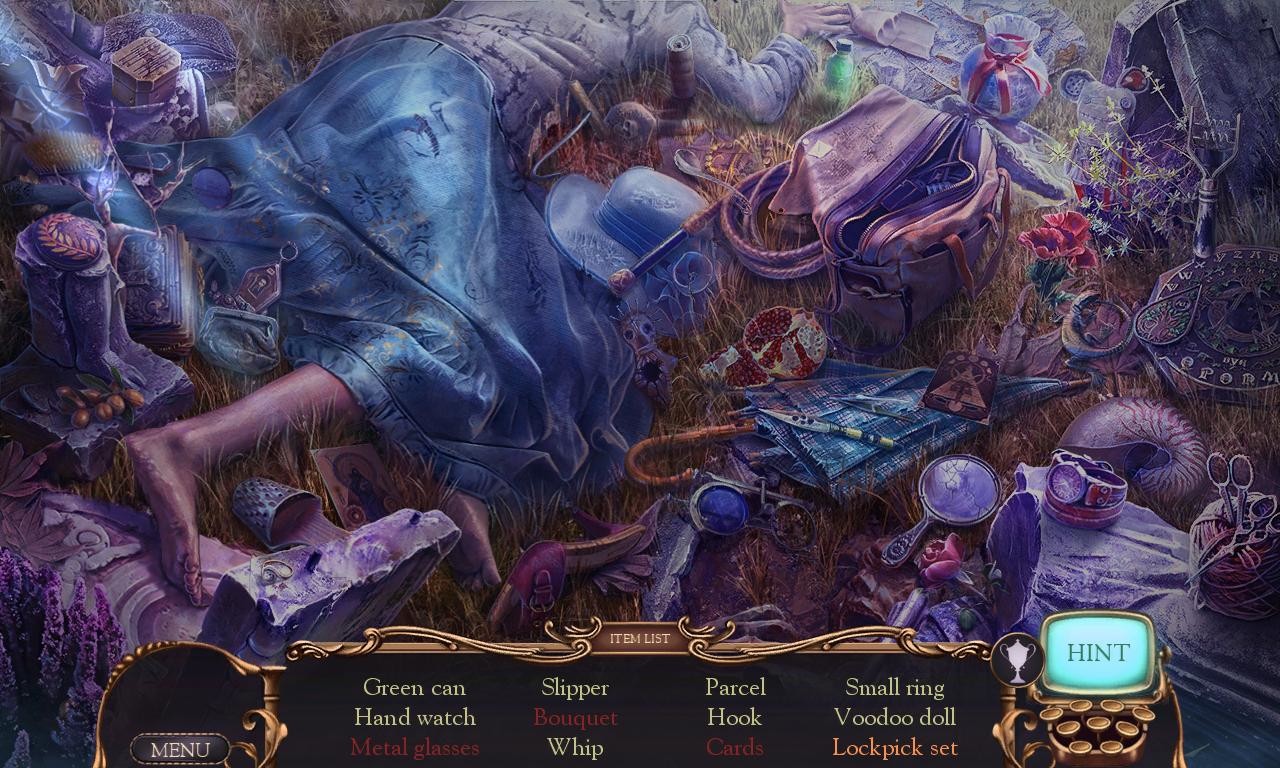The image size is (1280, 768).
Task: Select "Green can" in the item list
Action: [415, 688]
